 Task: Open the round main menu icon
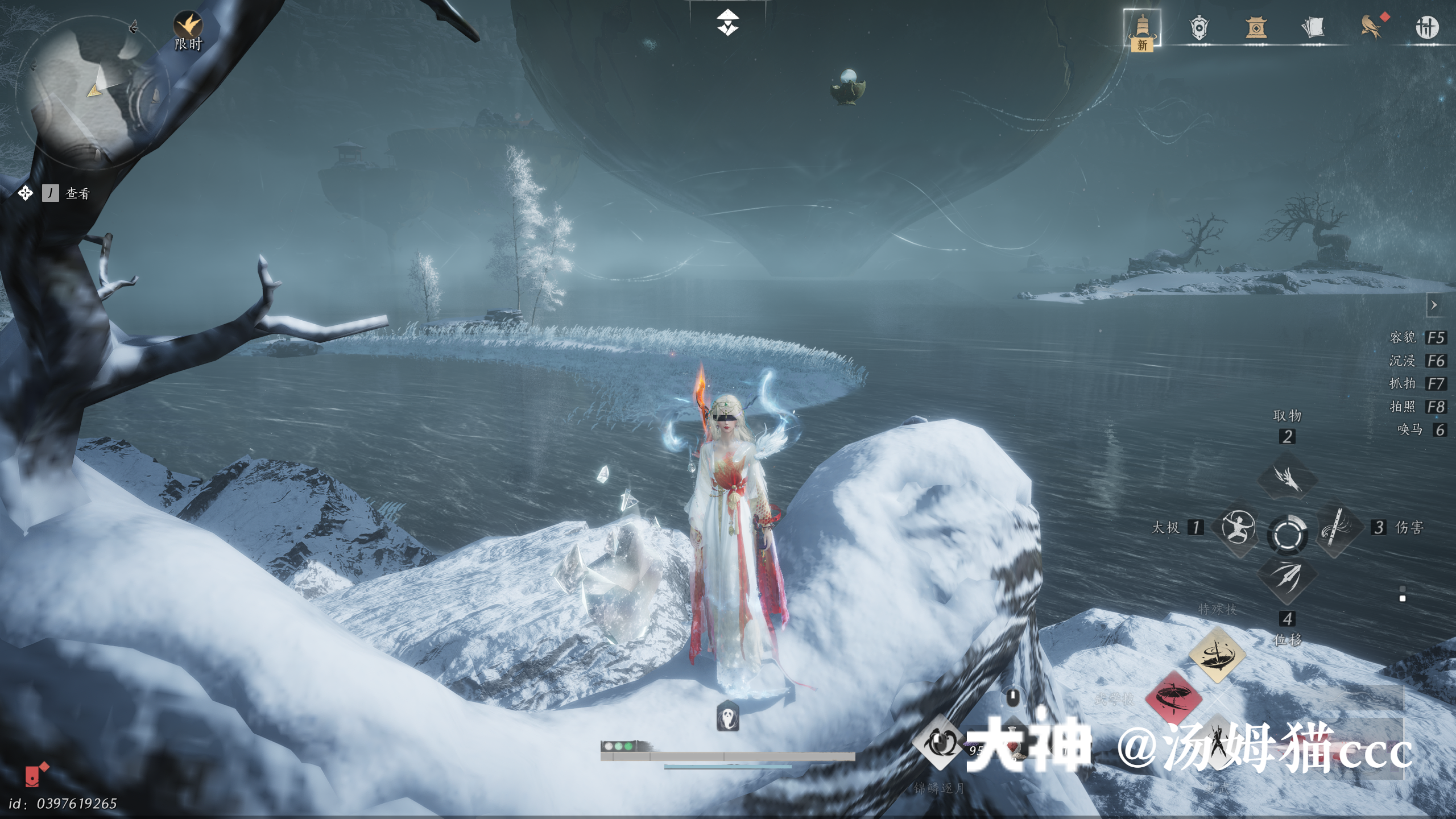click(1426, 28)
